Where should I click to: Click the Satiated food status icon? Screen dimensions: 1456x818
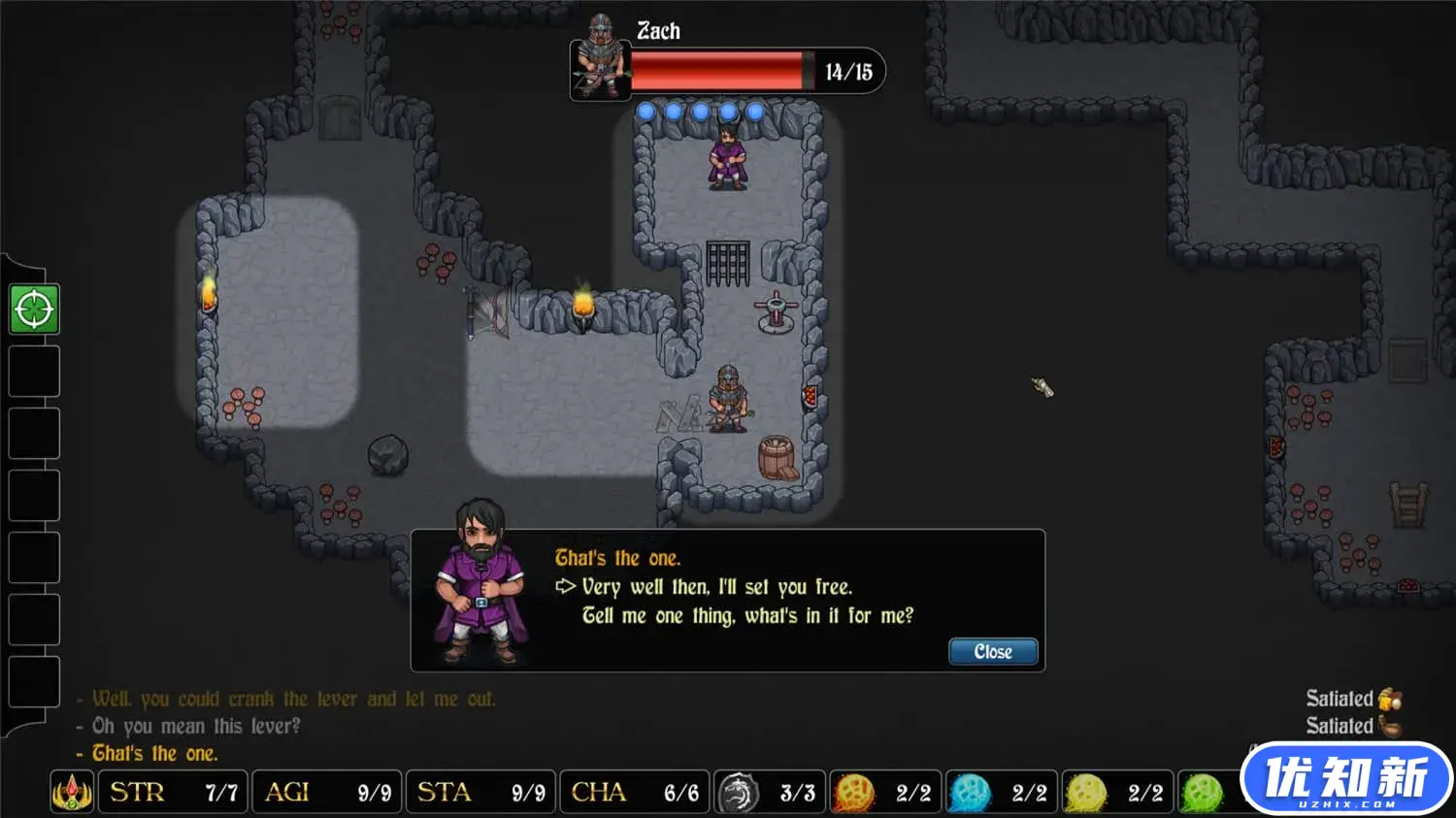pyautogui.click(x=1390, y=726)
